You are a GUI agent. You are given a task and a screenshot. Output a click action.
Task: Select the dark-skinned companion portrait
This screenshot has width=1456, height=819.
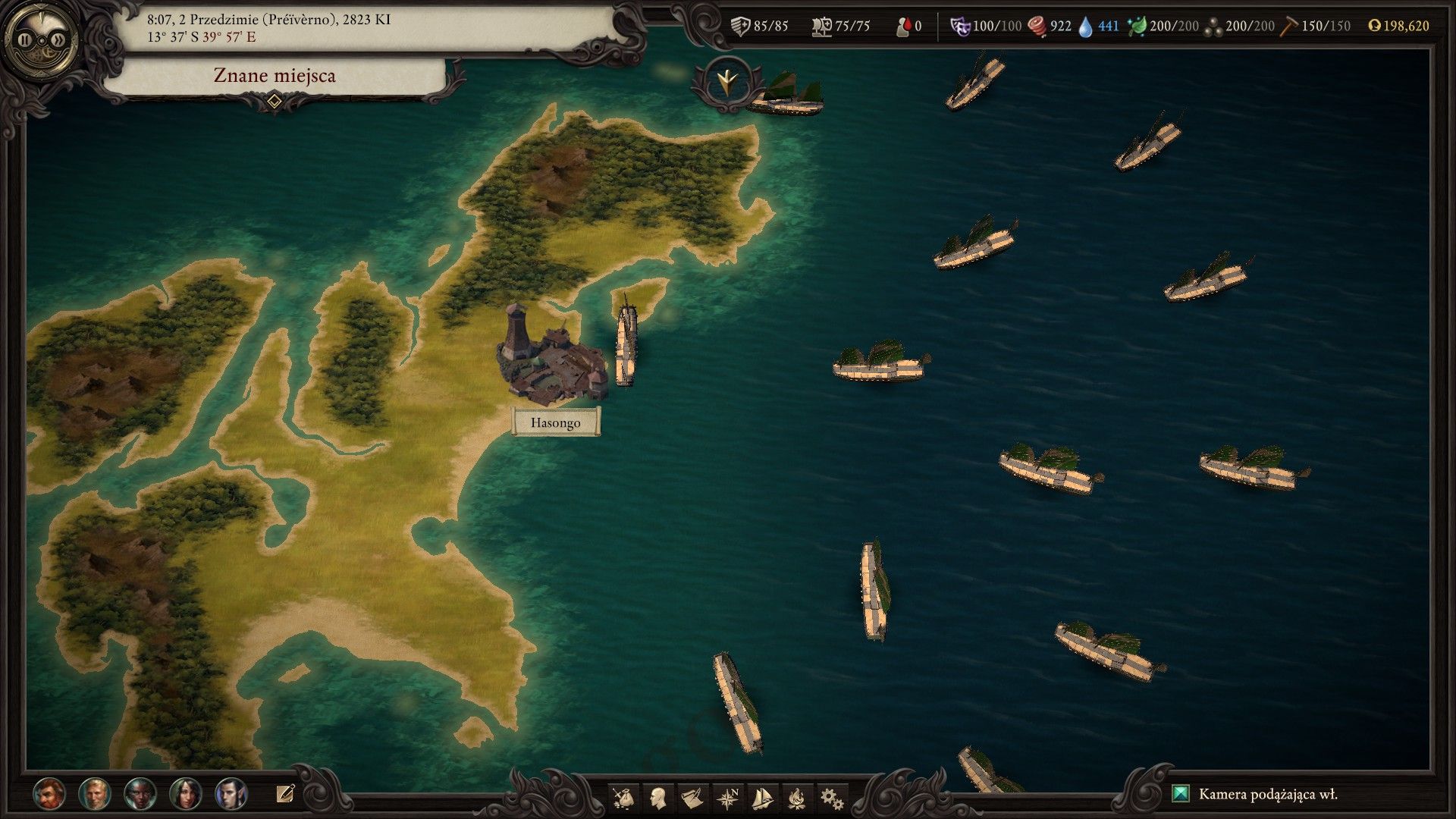tap(140, 793)
